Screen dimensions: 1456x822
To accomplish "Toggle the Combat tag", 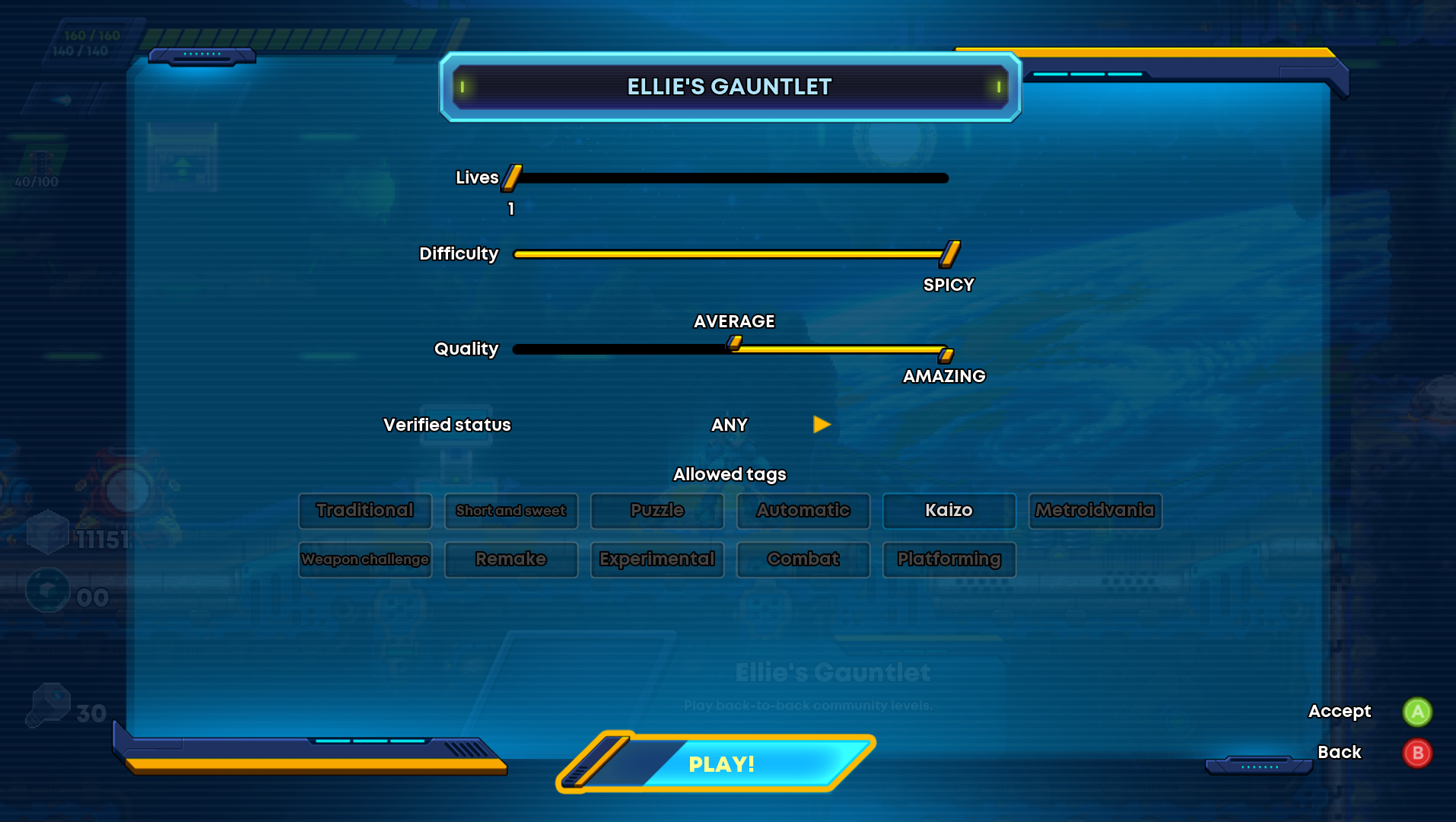I will click(x=803, y=559).
